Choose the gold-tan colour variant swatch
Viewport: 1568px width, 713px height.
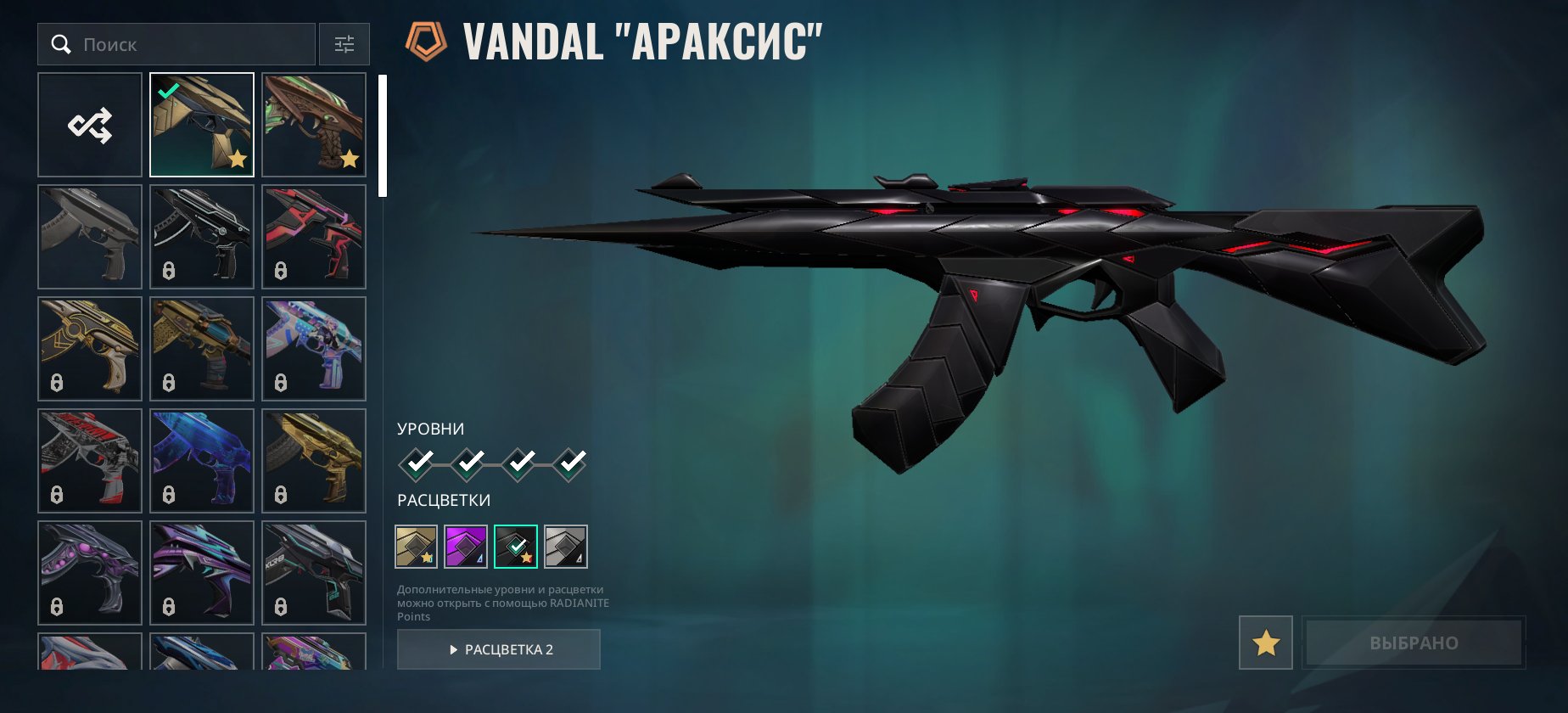click(x=416, y=547)
